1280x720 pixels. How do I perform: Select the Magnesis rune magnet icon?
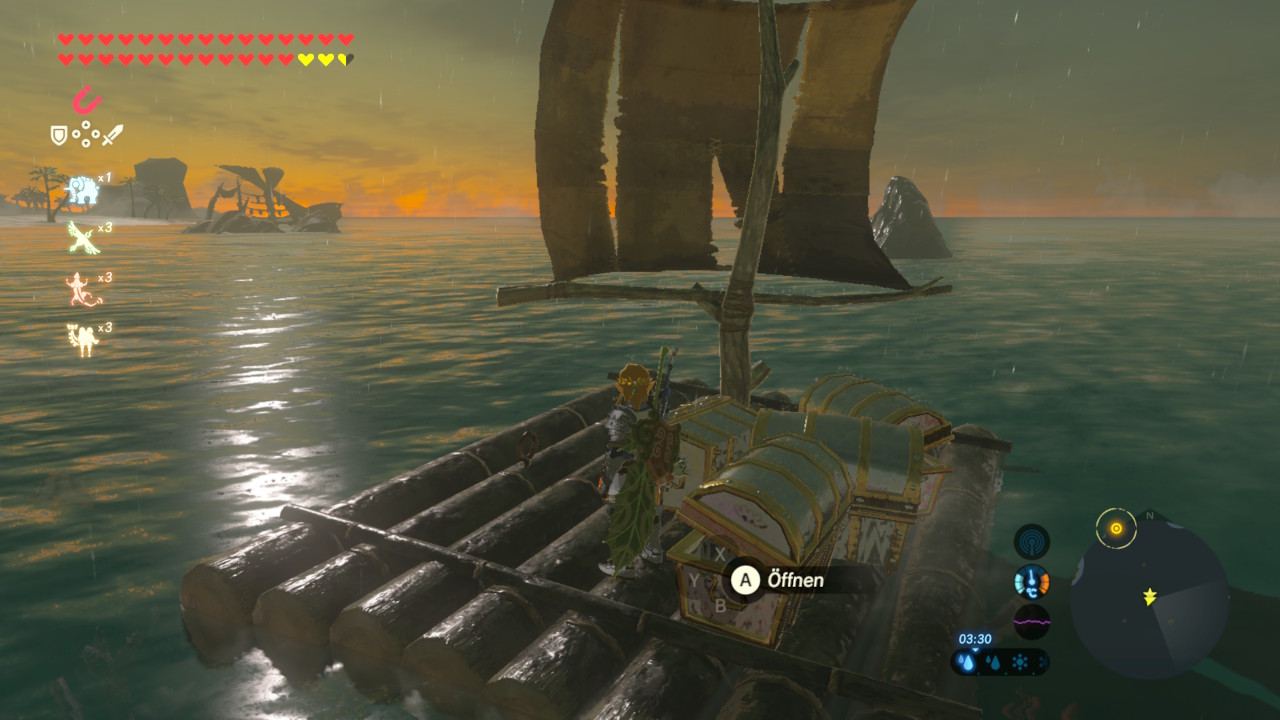87,101
